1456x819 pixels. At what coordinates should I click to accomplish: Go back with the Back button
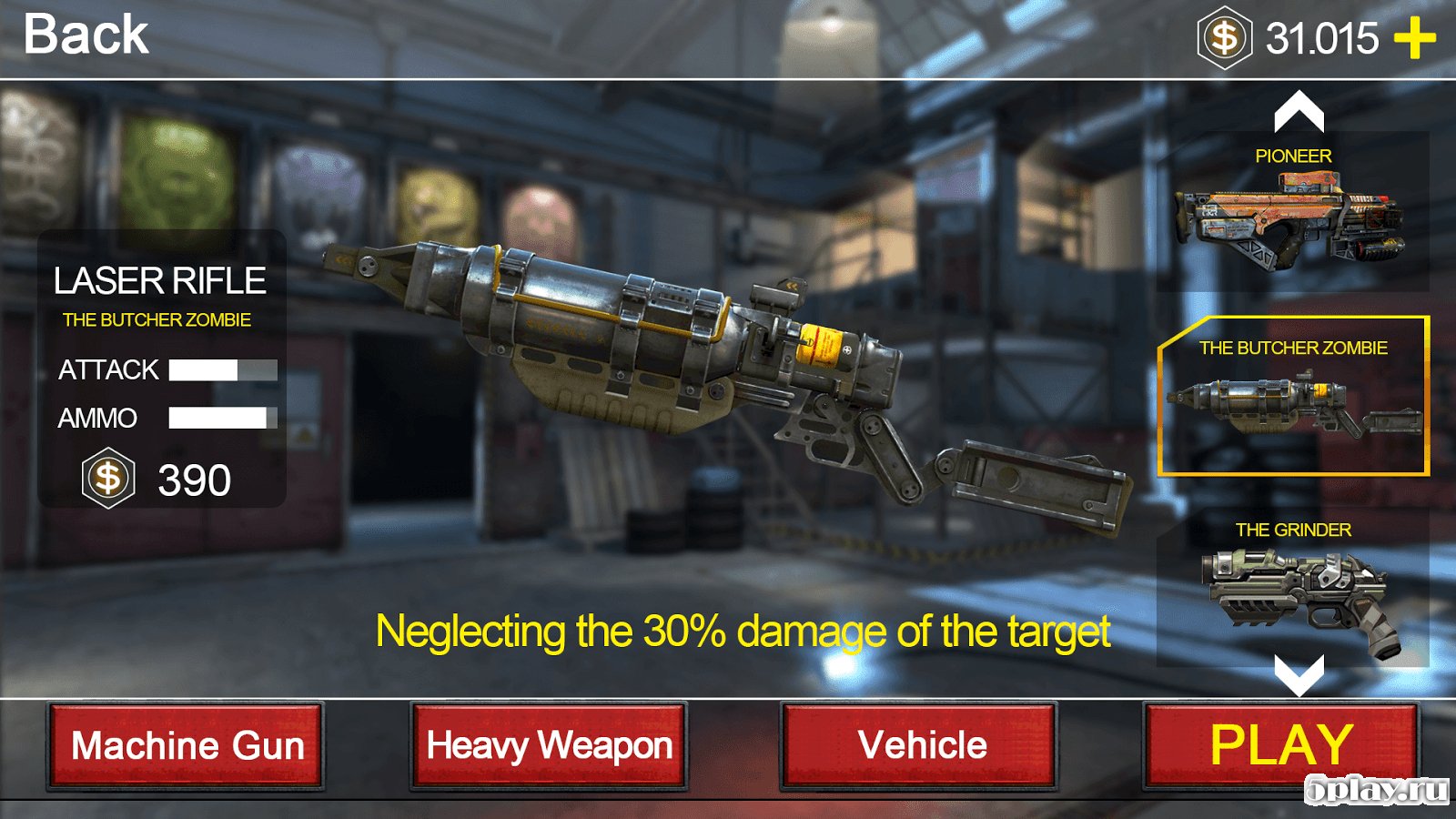(86, 36)
